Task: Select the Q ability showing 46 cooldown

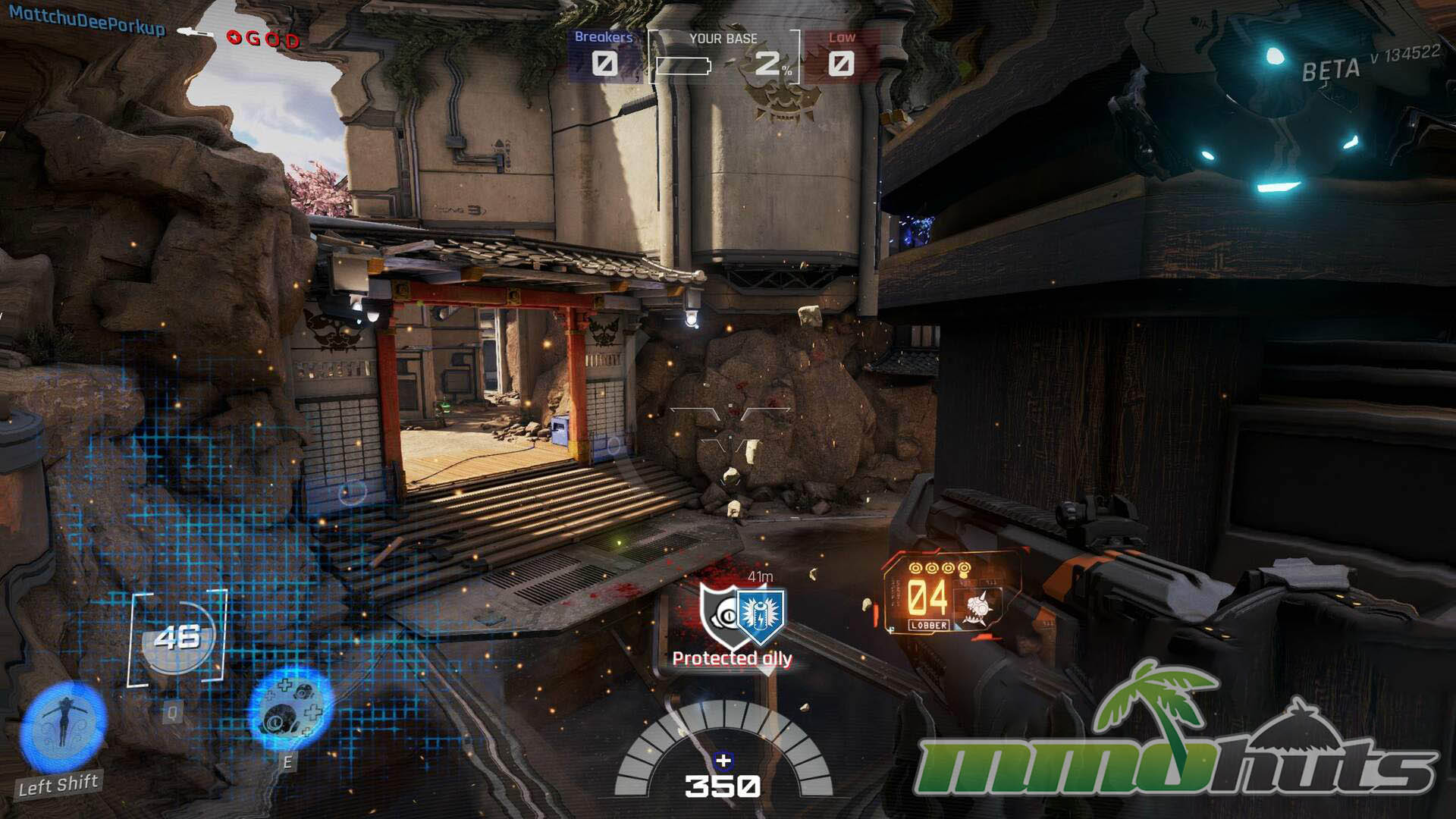Action: coord(179,638)
